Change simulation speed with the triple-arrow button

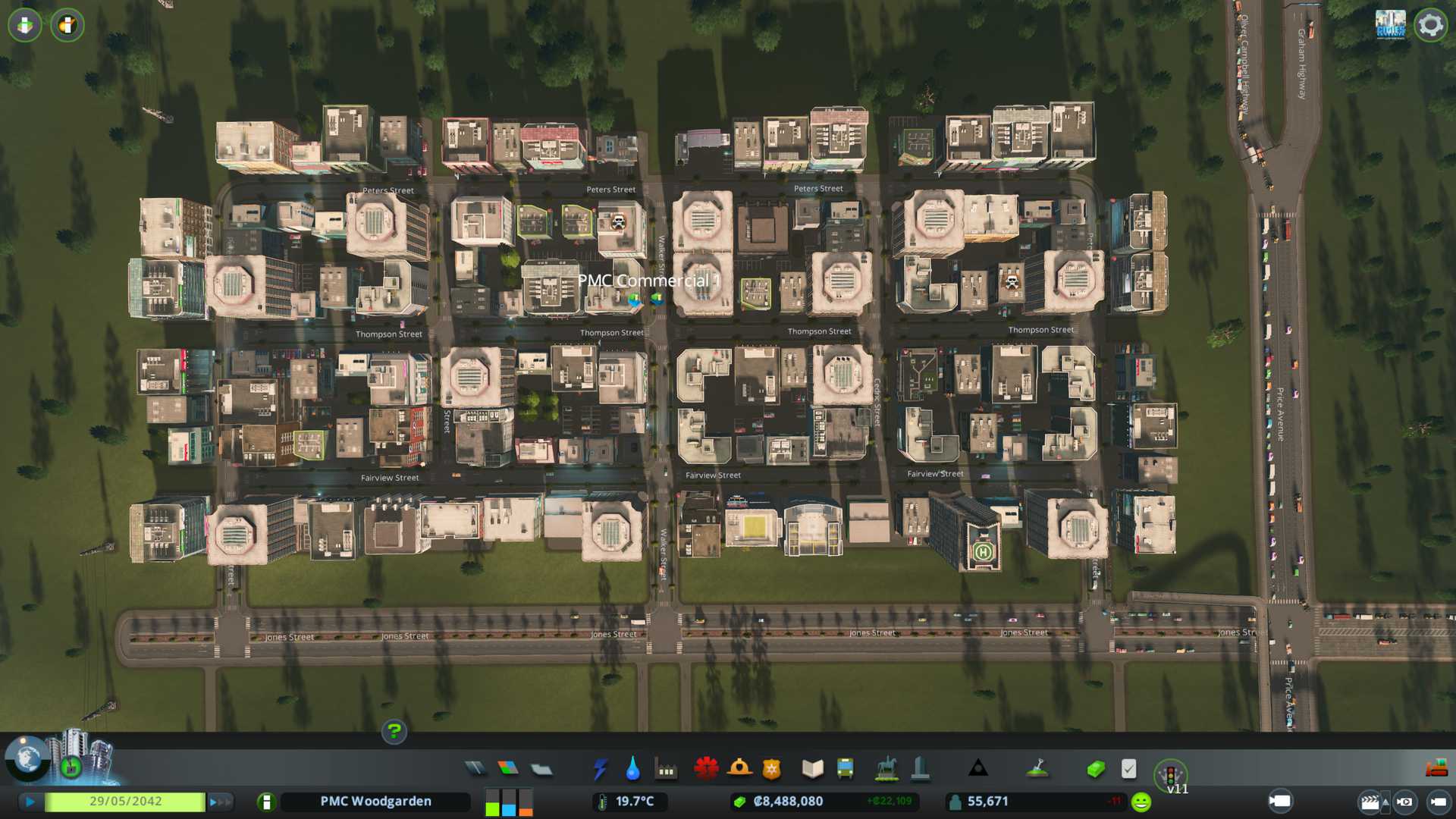[x=220, y=801]
